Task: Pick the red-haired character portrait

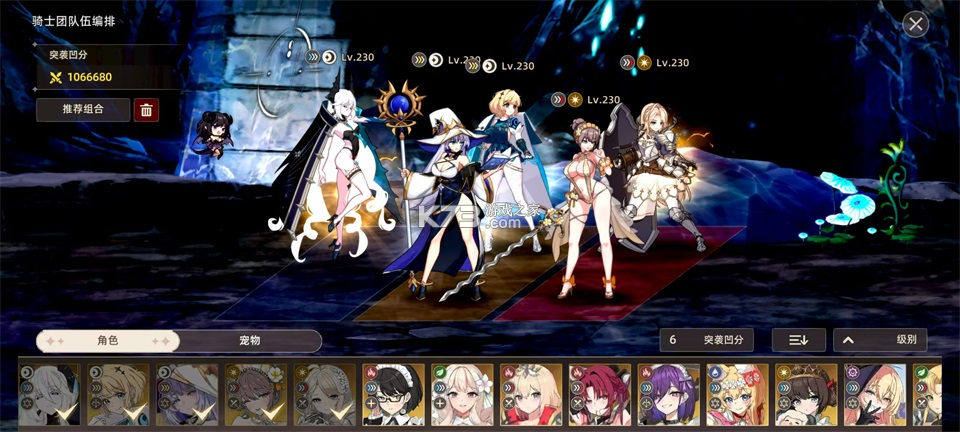Action: [600, 396]
